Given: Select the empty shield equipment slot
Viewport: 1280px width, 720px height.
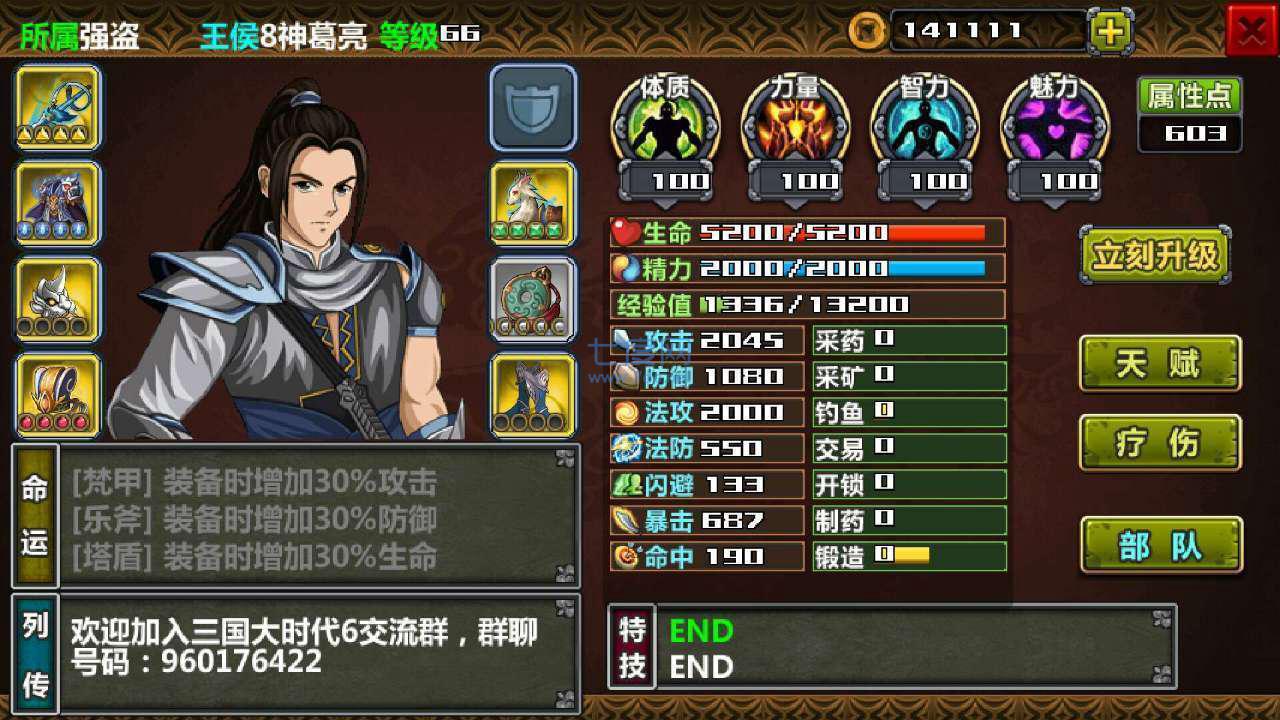Looking at the screenshot, I should pos(533,108).
